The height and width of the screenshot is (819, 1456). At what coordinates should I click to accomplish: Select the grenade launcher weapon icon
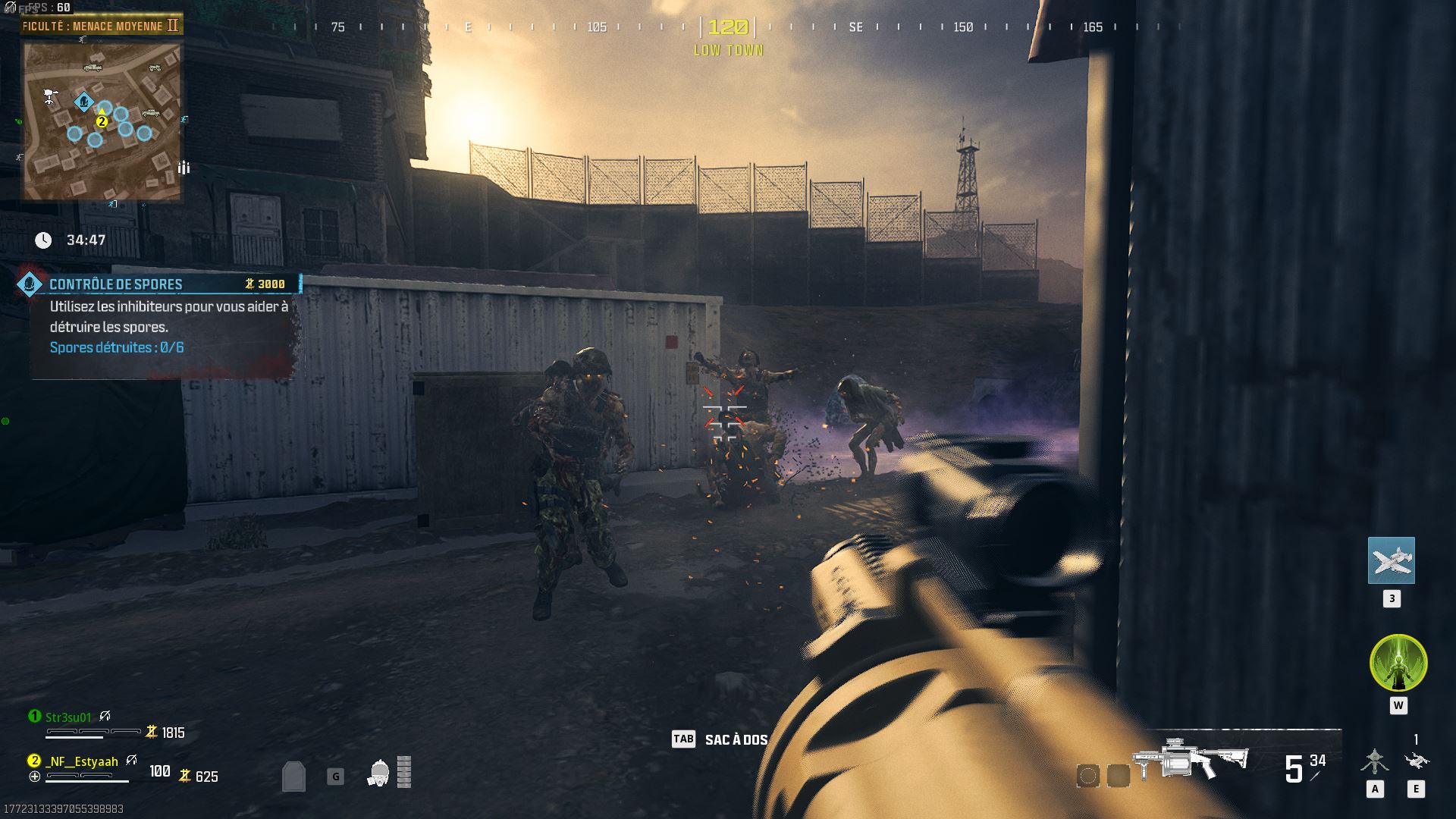pyautogui.click(x=1188, y=757)
